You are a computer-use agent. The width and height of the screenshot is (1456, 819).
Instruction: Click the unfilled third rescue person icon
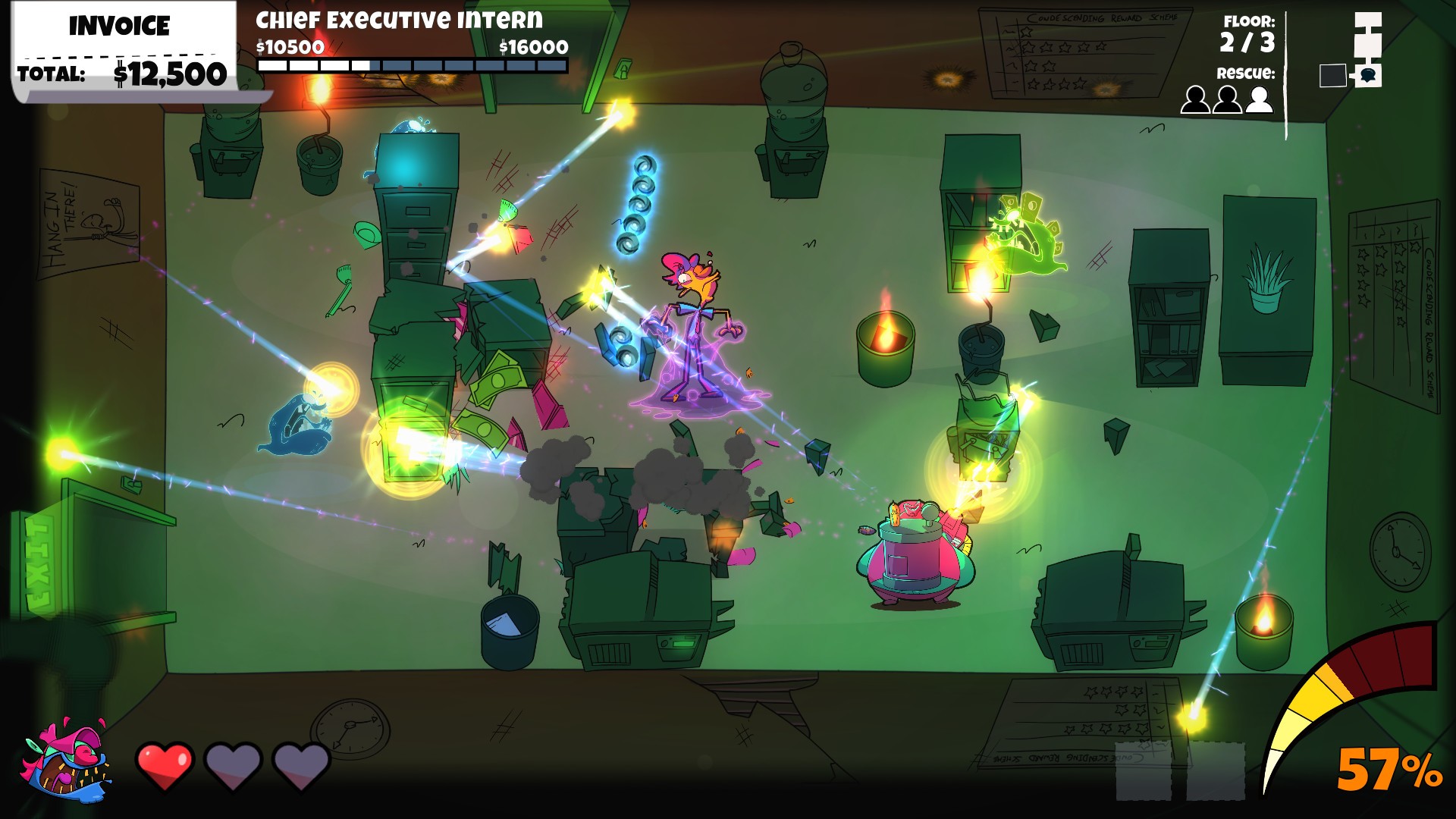coord(1259,99)
